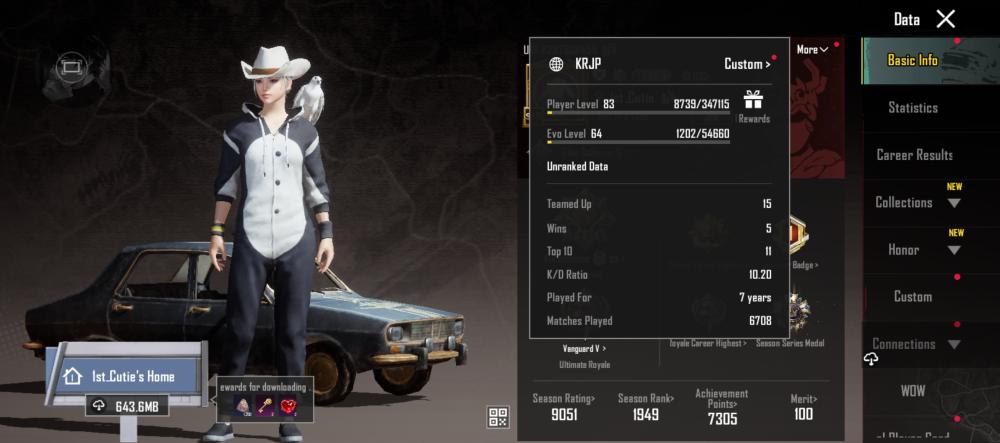Screen dimensions: 1000x443
Task: Open the Custom link beside KRJP
Action: point(747,64)
